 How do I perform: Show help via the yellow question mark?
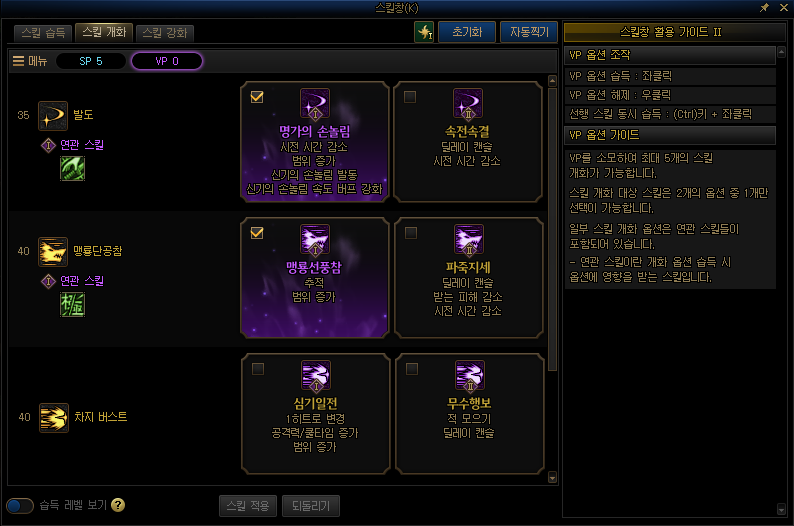click(x=118, y=505)
